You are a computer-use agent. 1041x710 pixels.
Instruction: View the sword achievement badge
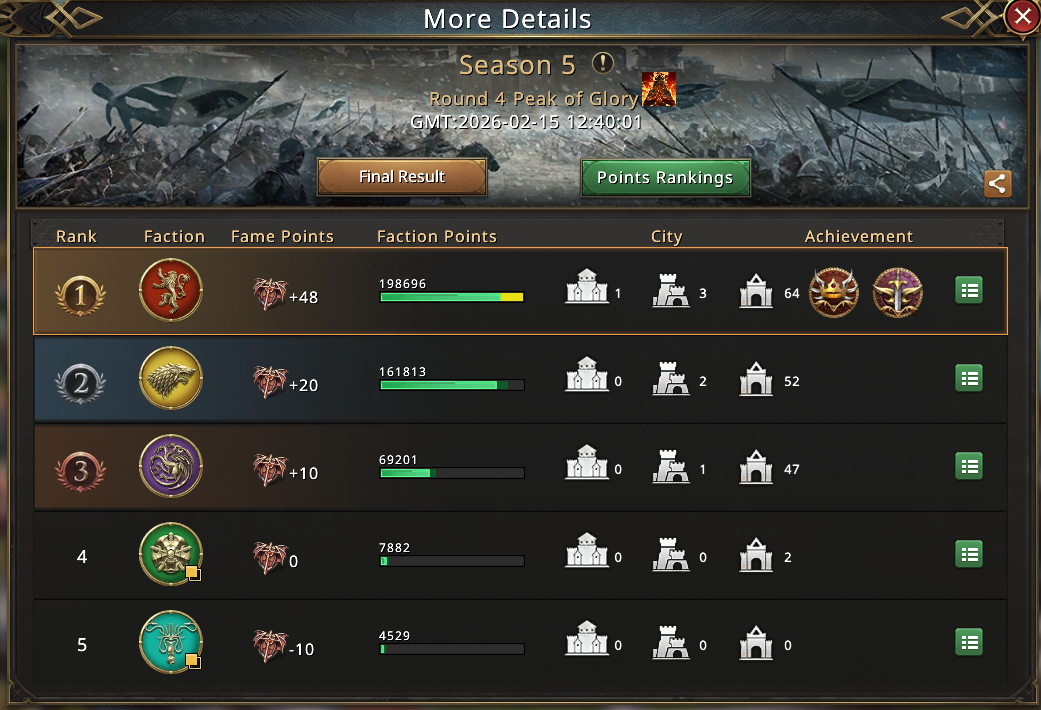tap(897, 292)
